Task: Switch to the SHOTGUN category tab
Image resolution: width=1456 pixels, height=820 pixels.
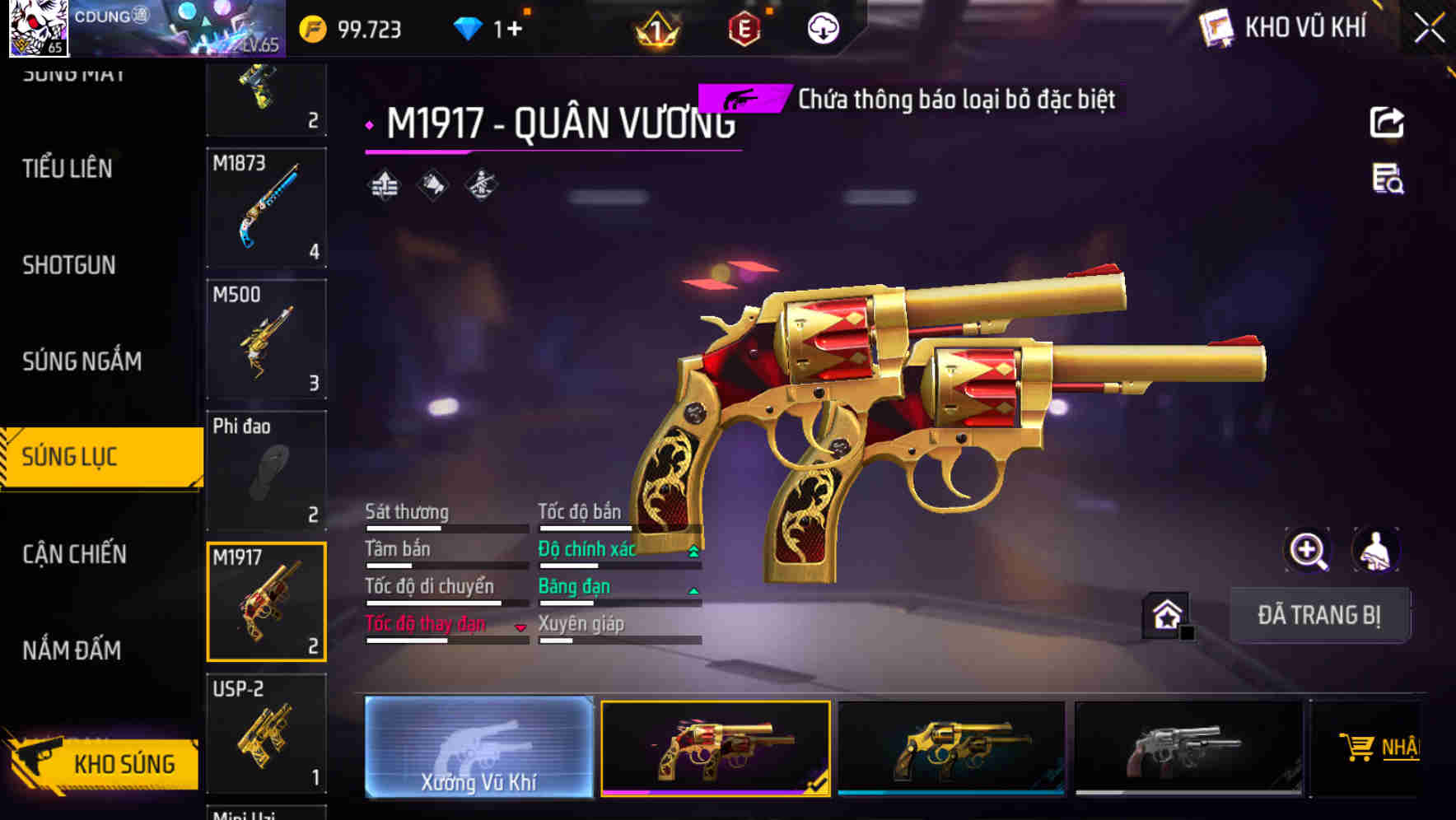Action: click(69, 265)
